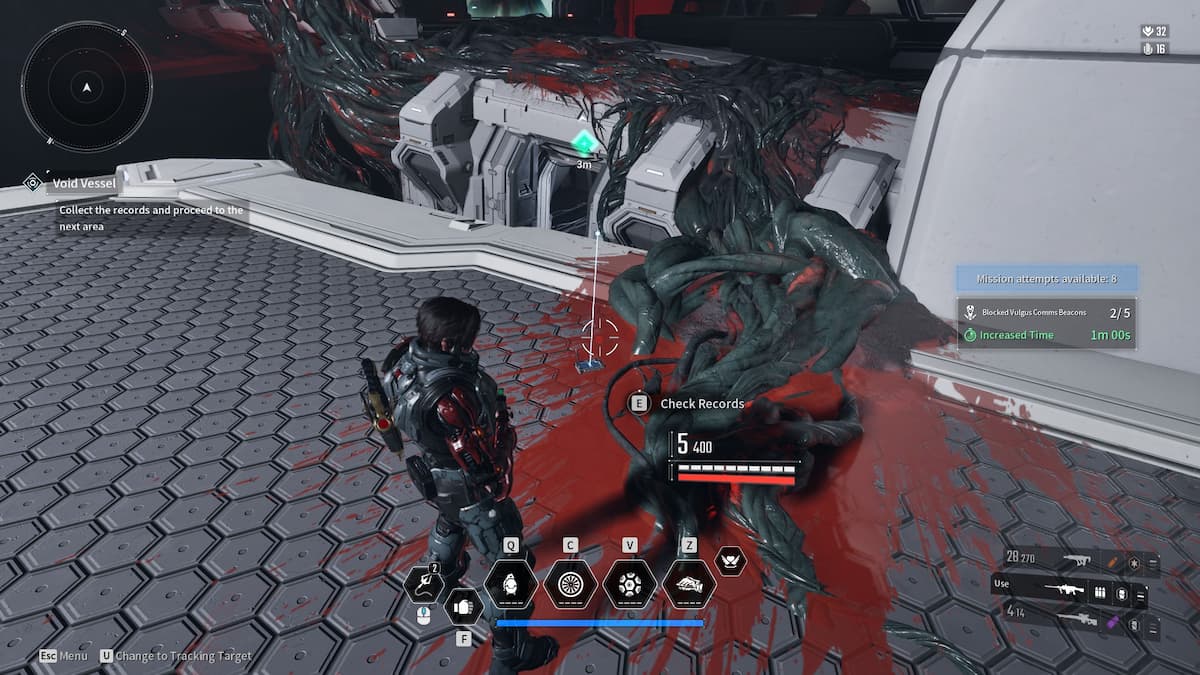Activate the V hexagon sphere skill
Image resolution: width=1200 pixels, height=675 pixels.
(629, 583)
